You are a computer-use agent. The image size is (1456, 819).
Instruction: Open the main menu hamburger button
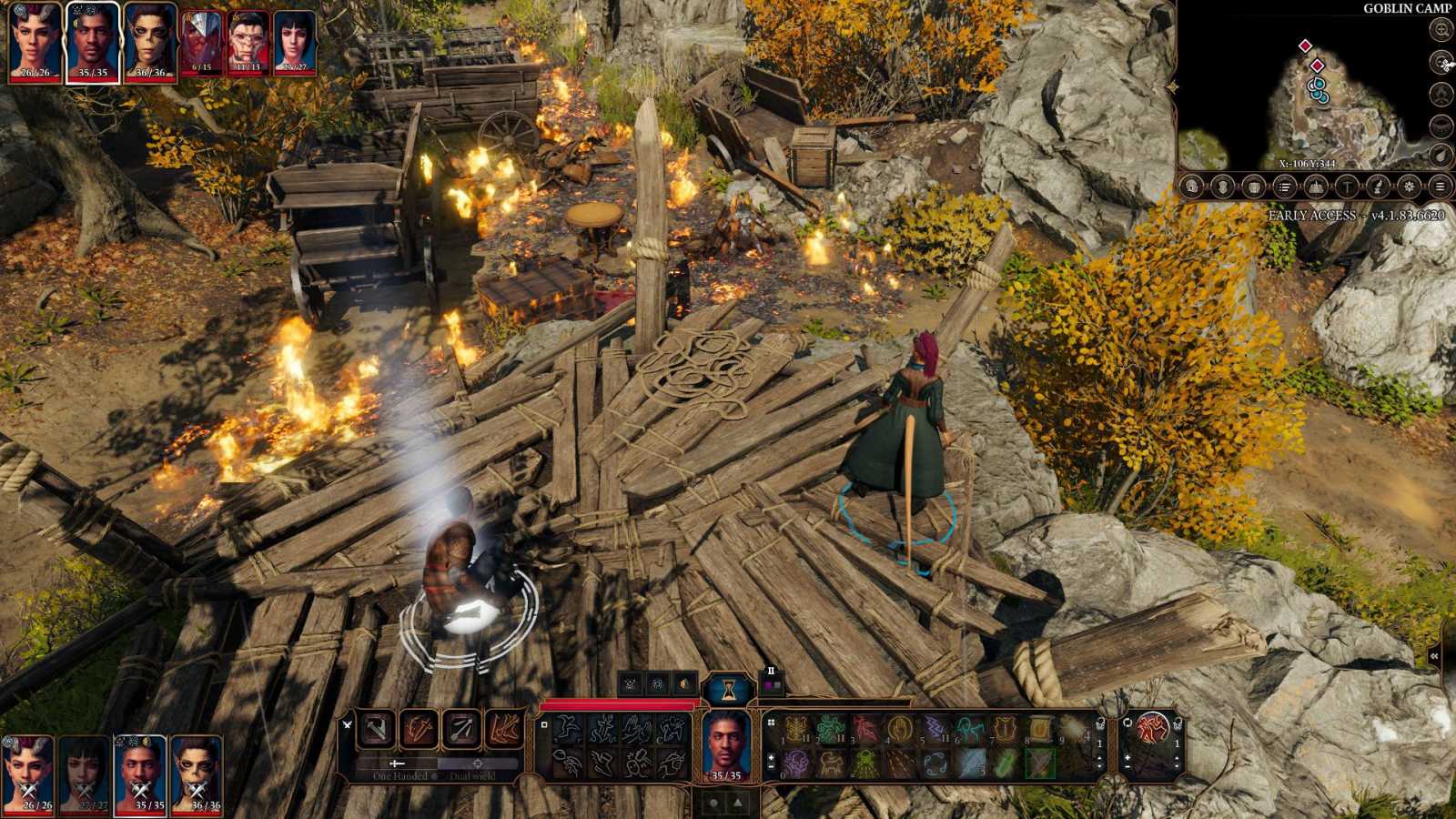1440,187
